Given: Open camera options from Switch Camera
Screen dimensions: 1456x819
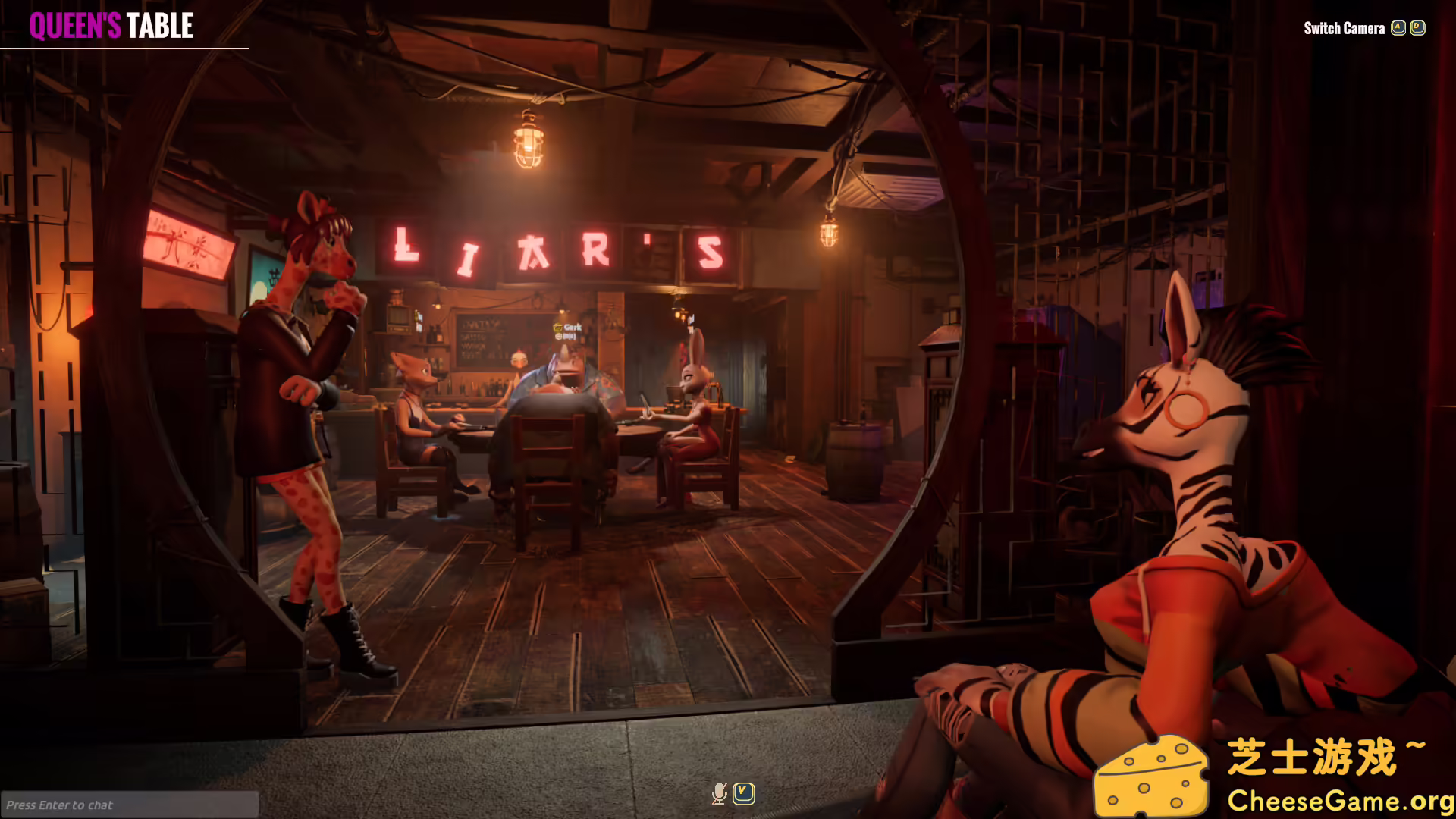Looking at the screenshot, I should click(1346, 29).
